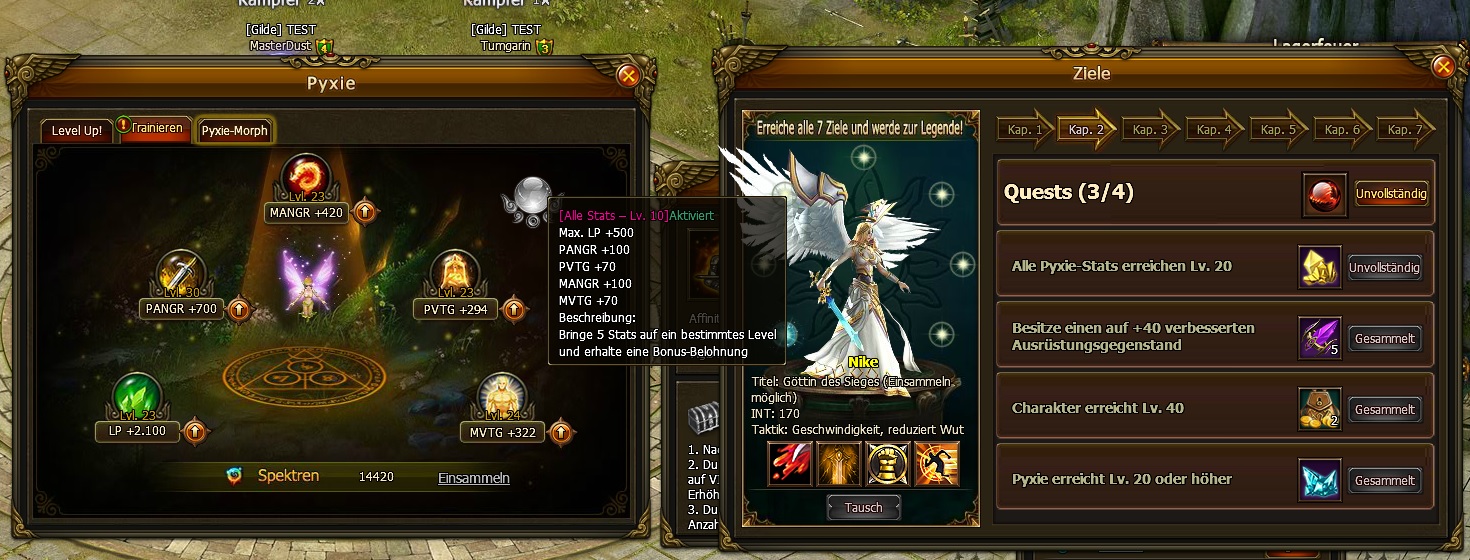Upgrade the MANGR +420 stat
Screen dimensions: 1470x560
click(365, 212)
